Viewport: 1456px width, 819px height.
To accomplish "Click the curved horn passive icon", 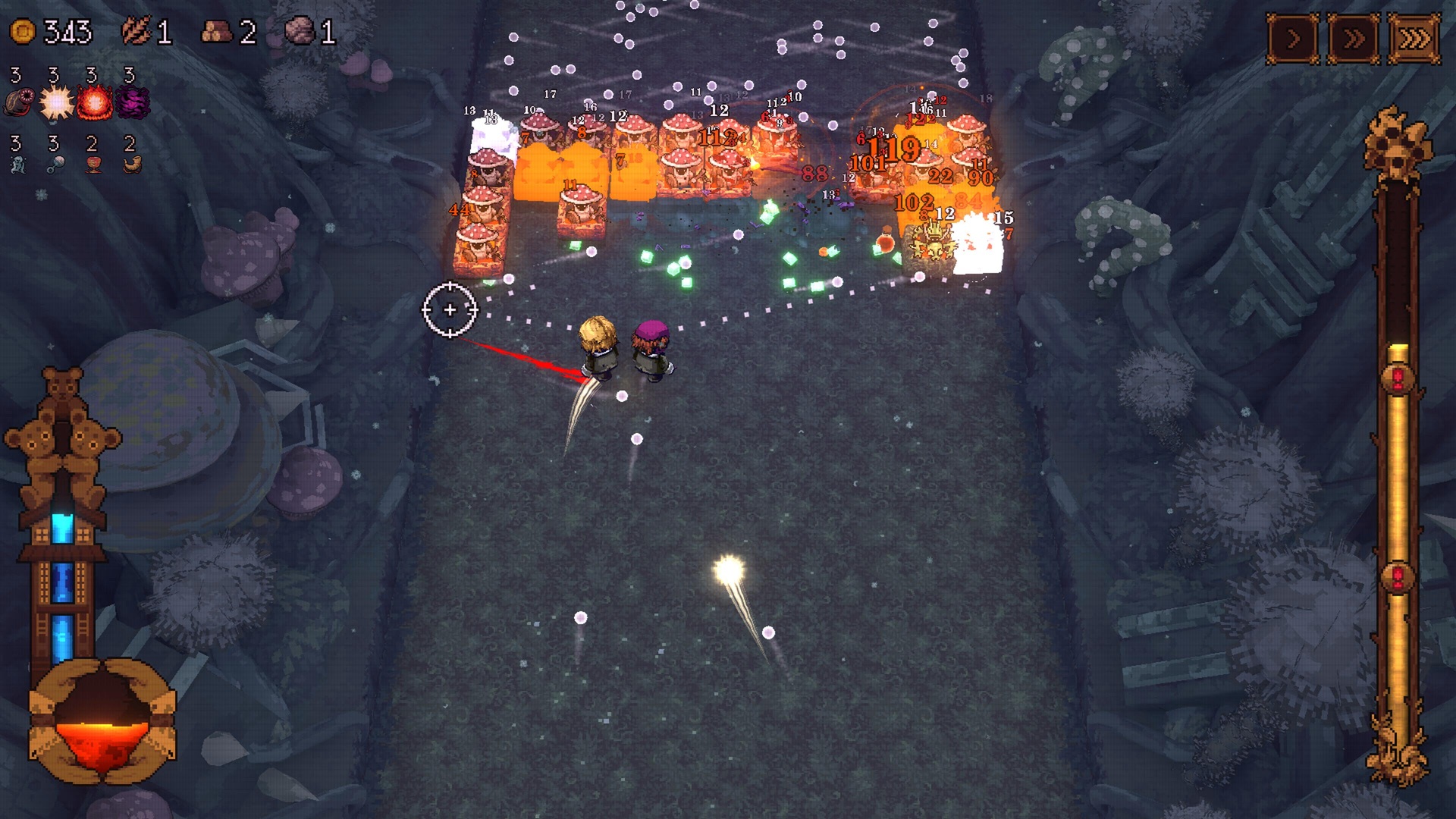I will [132, 164].
